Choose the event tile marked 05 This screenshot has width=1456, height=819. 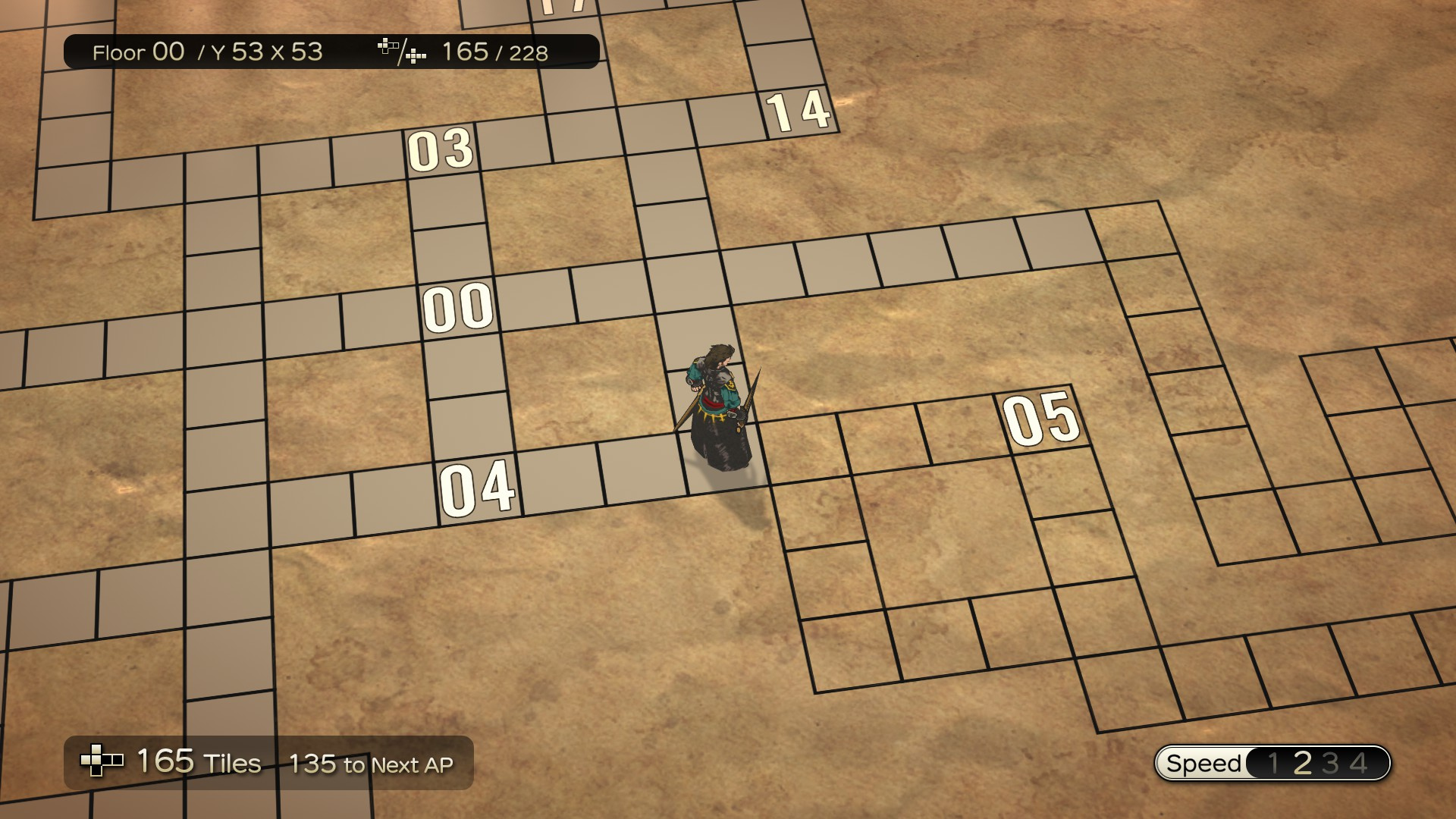pos(1041,419)
